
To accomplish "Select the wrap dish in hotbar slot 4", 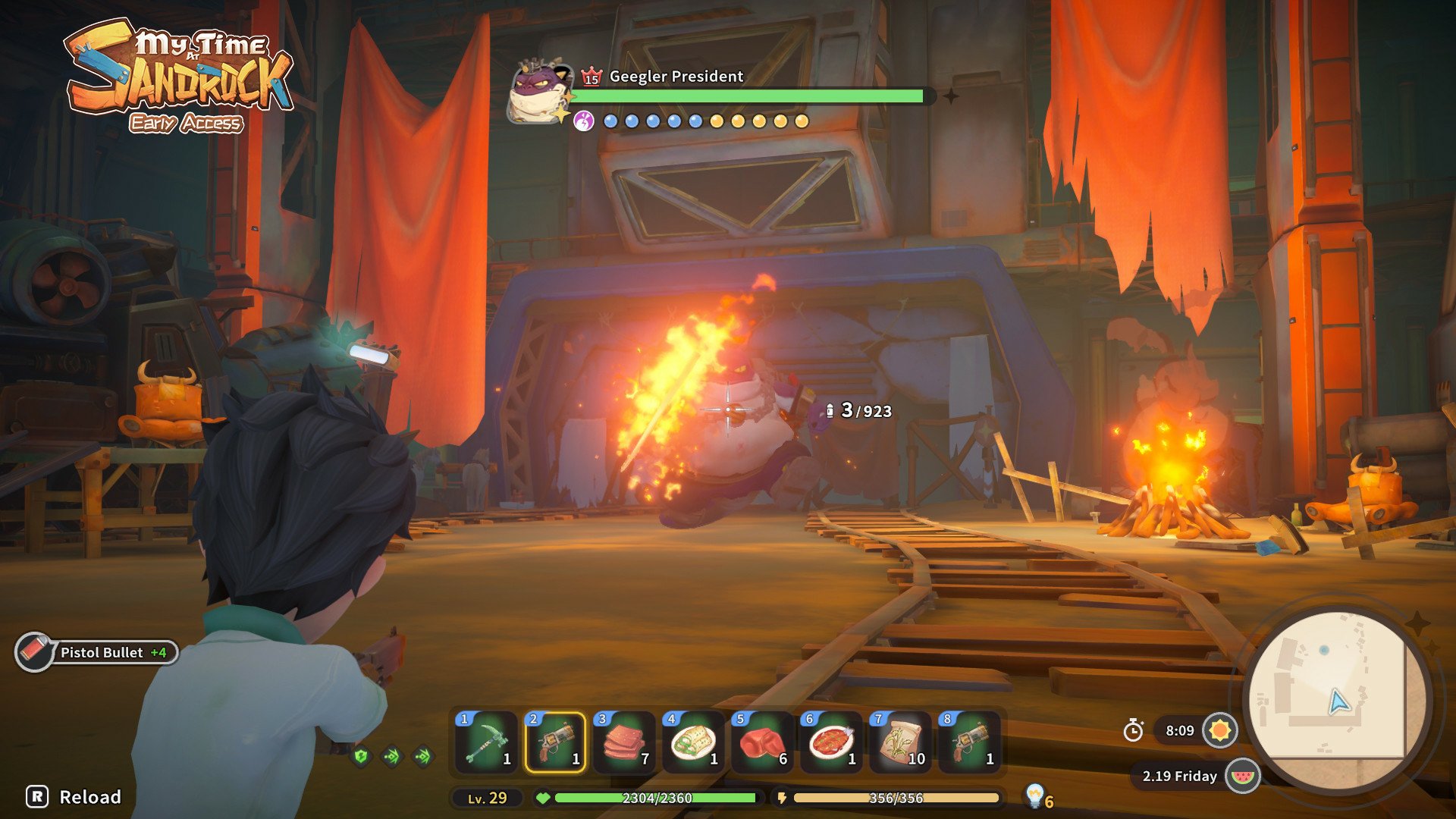I will coord(693,742).
